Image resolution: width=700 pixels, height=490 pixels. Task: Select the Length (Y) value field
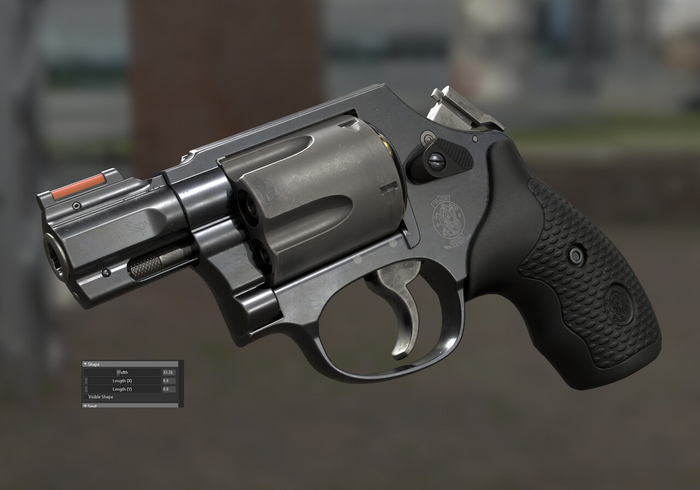click(168, 389)
